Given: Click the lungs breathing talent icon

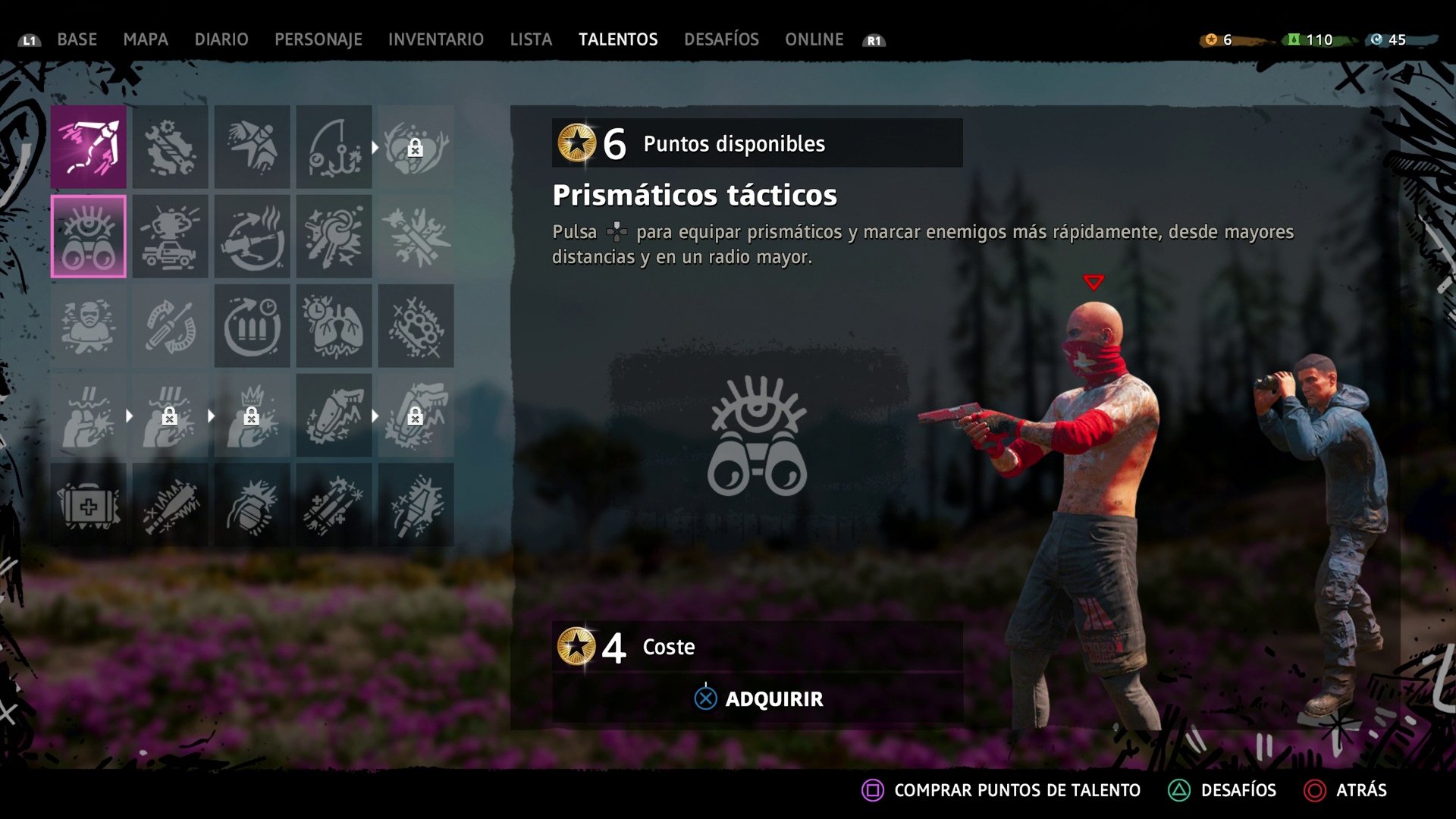Looking at the screenshot, I should click(x=334, y=326).
